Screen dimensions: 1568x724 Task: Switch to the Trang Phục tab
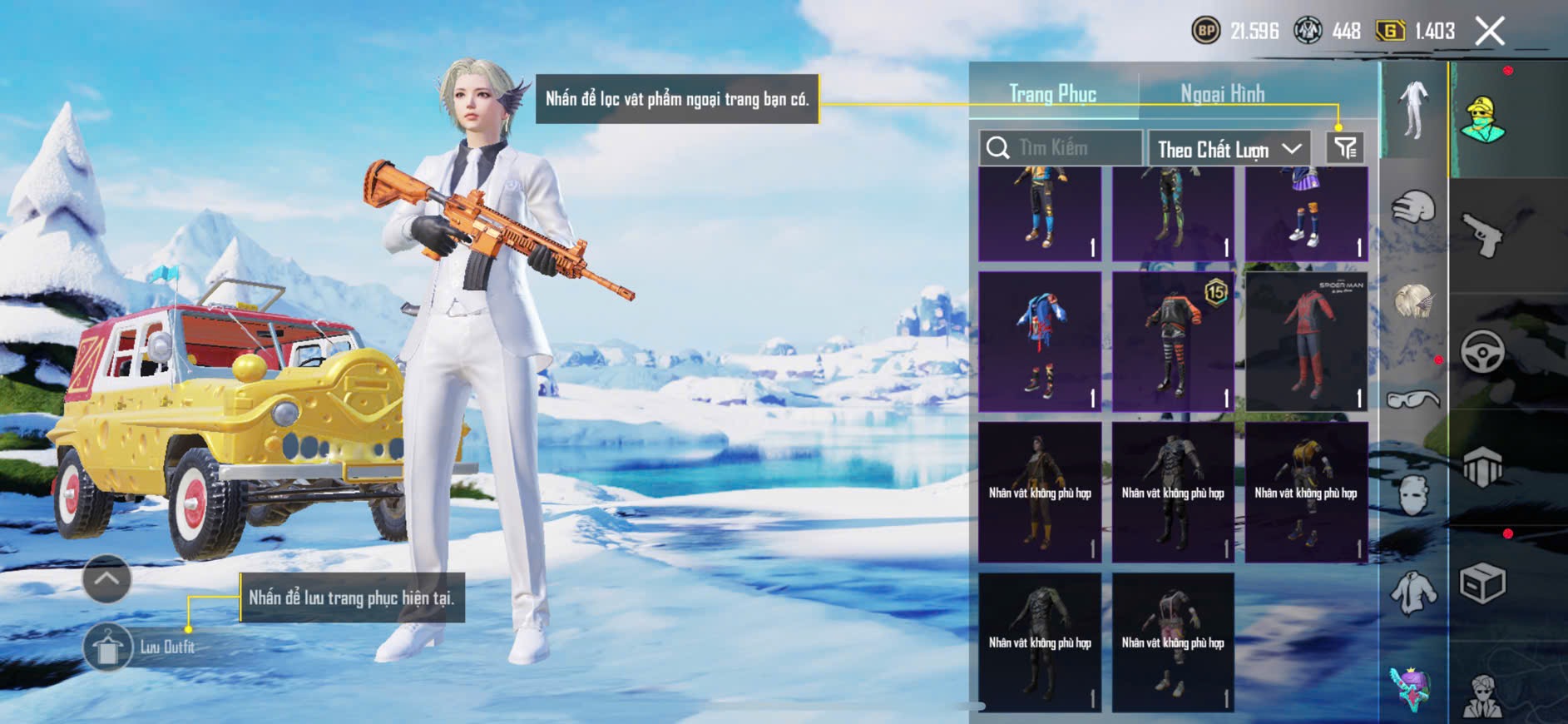(x=1052, y=94)
